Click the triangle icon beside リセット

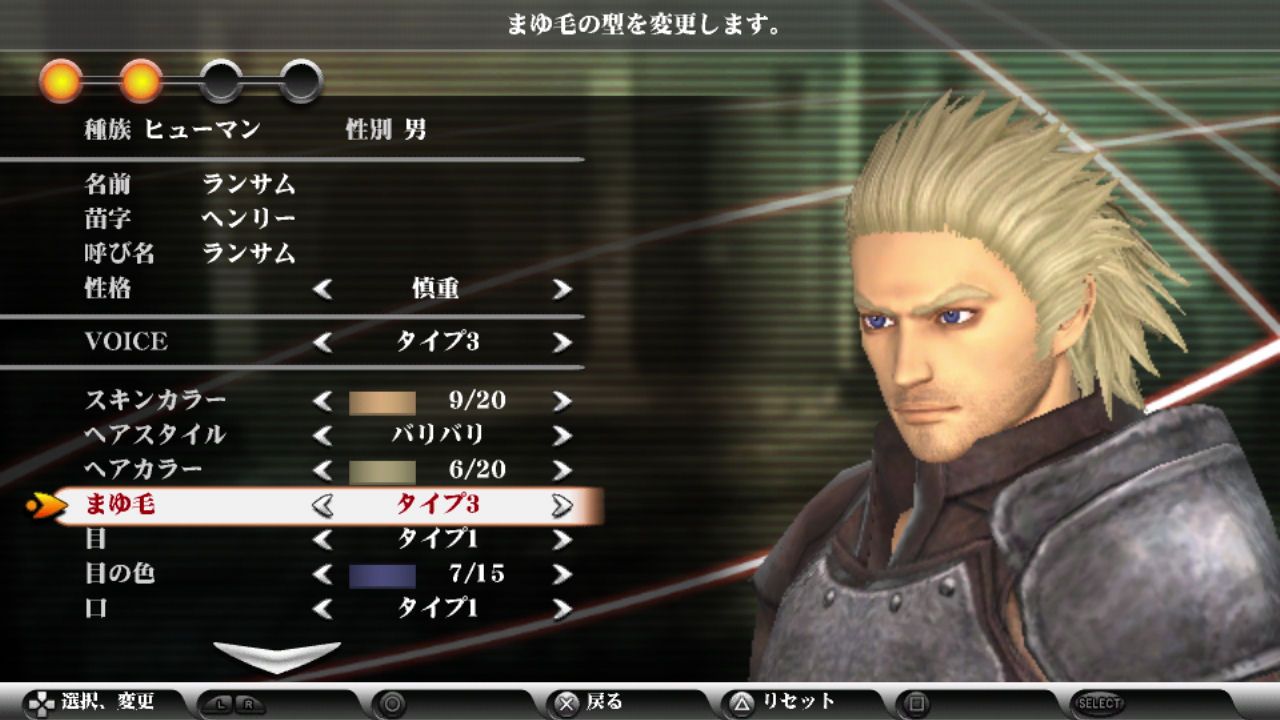740,704
